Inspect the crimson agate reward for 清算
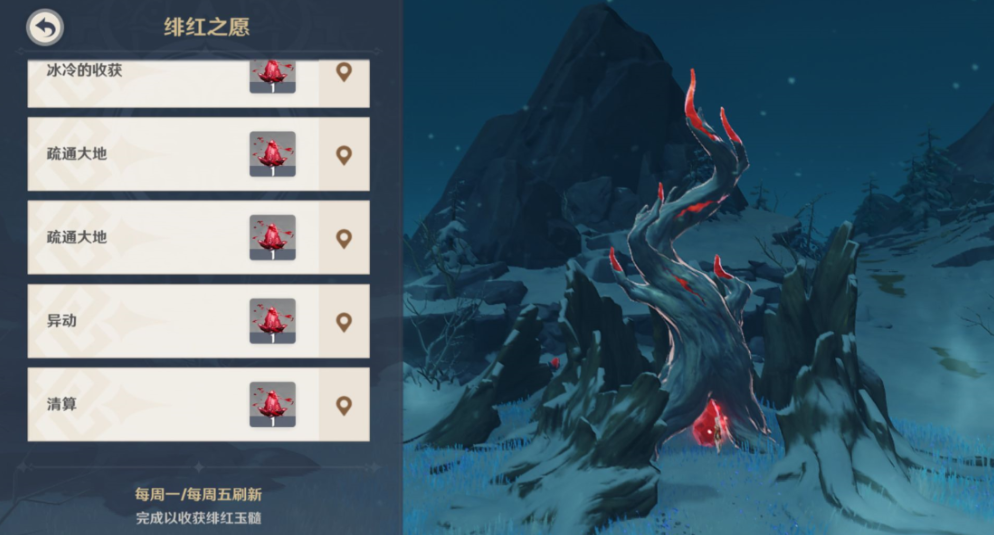Image resolution: width=994 pixels, height=535 pixels. coord(272,405)
